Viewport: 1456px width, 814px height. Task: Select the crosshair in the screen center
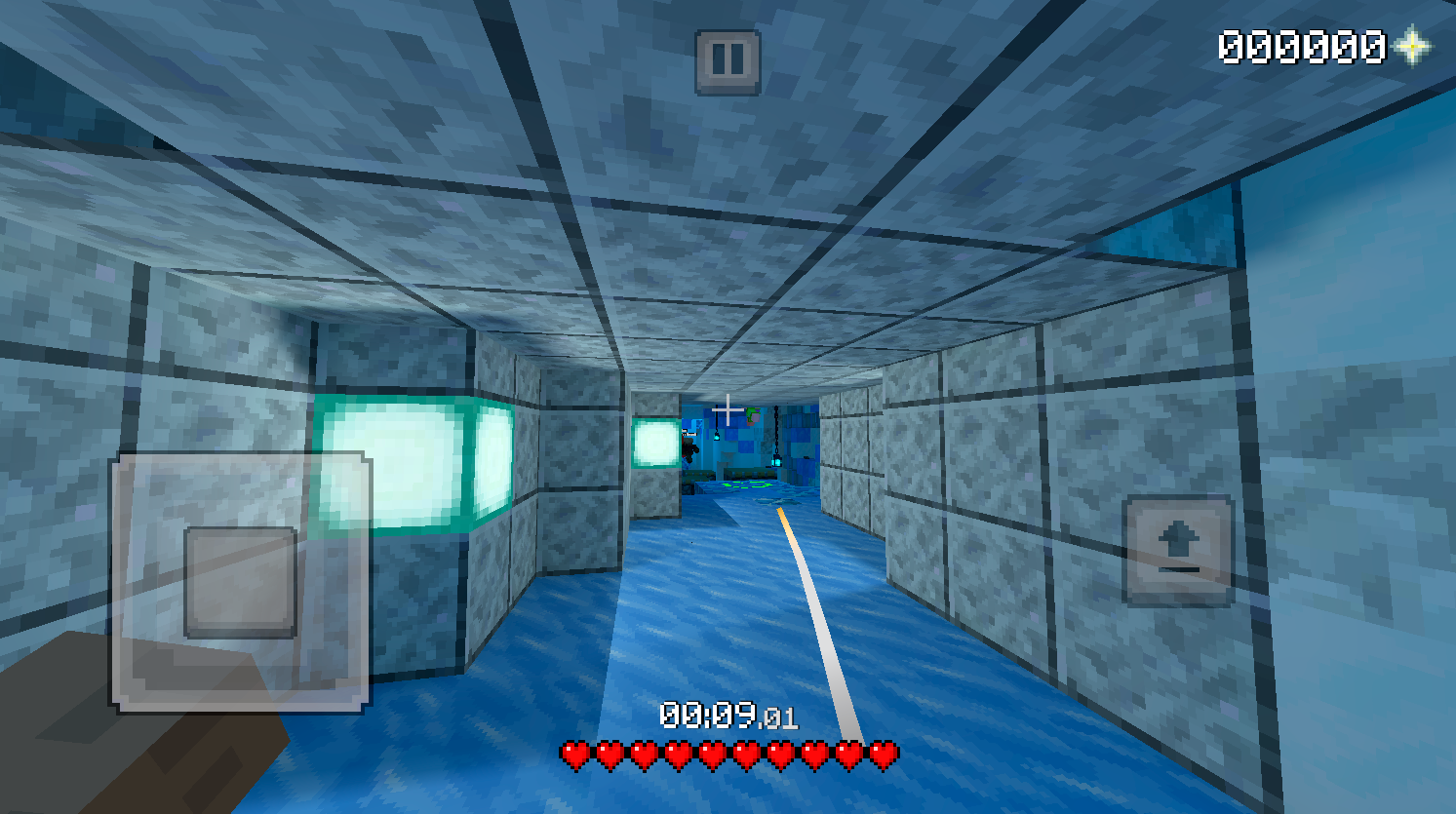pos(728,410)
